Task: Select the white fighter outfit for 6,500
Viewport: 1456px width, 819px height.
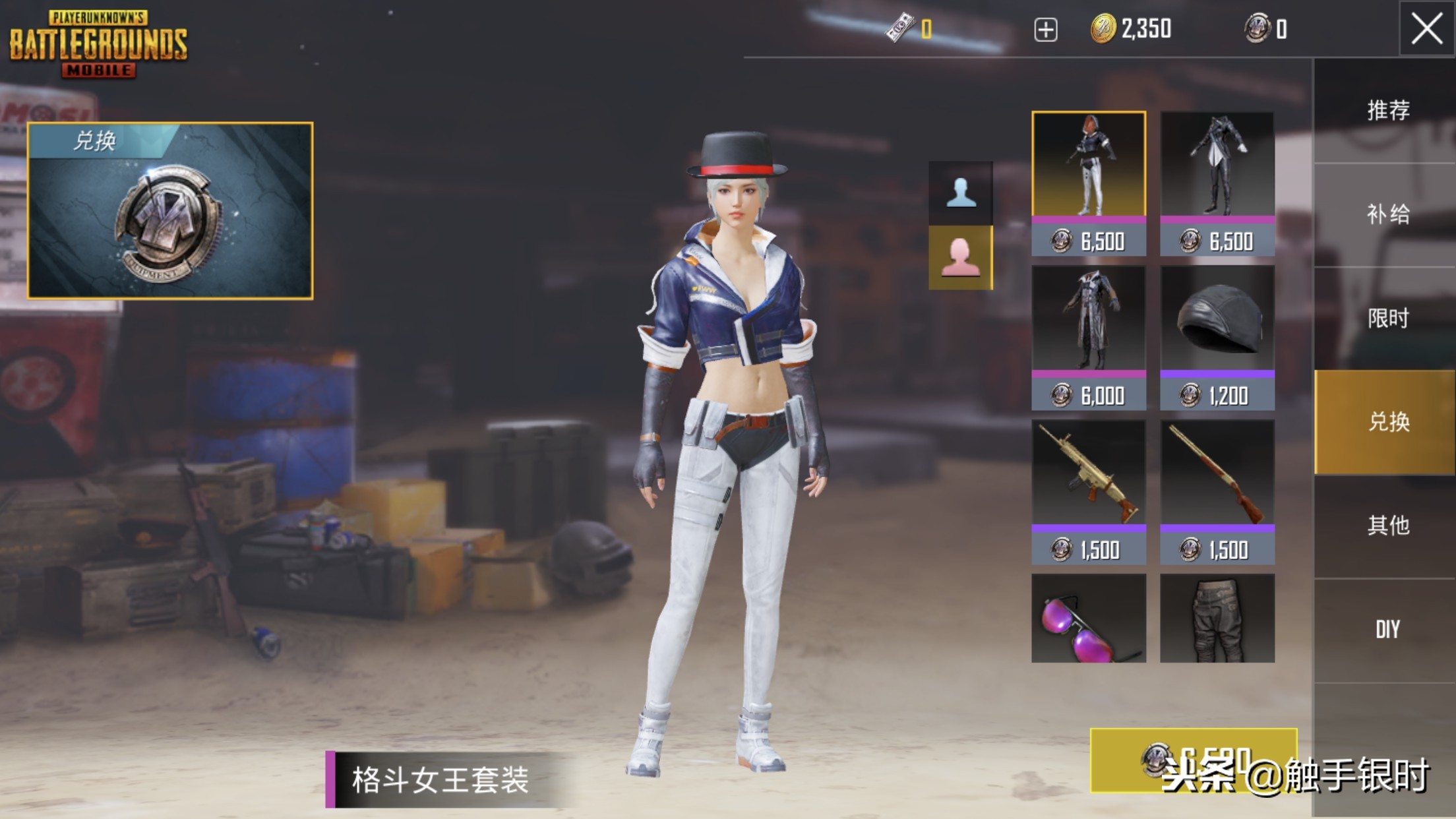Action: click(1088, 183)
